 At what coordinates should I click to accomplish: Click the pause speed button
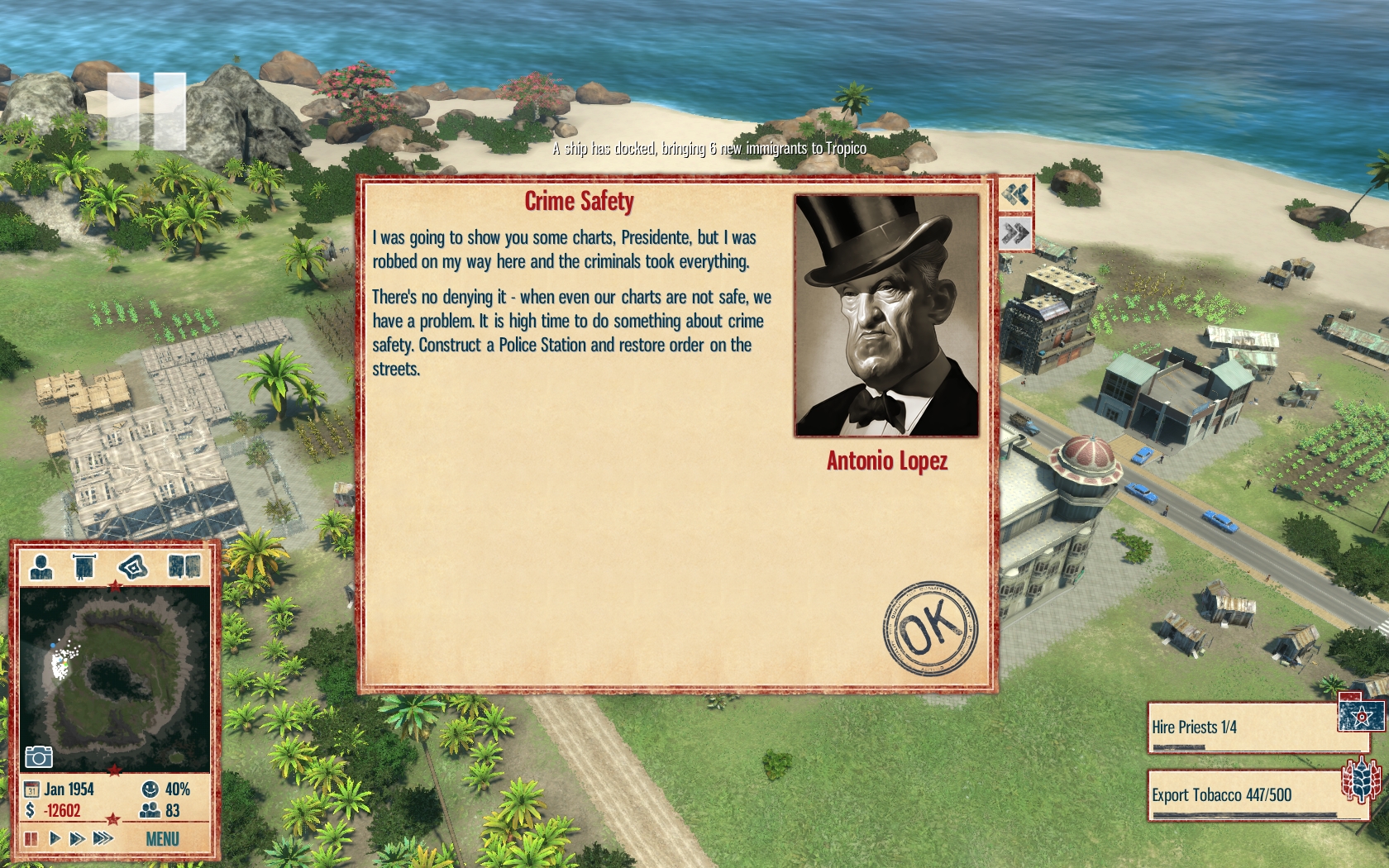click(31, 838)
